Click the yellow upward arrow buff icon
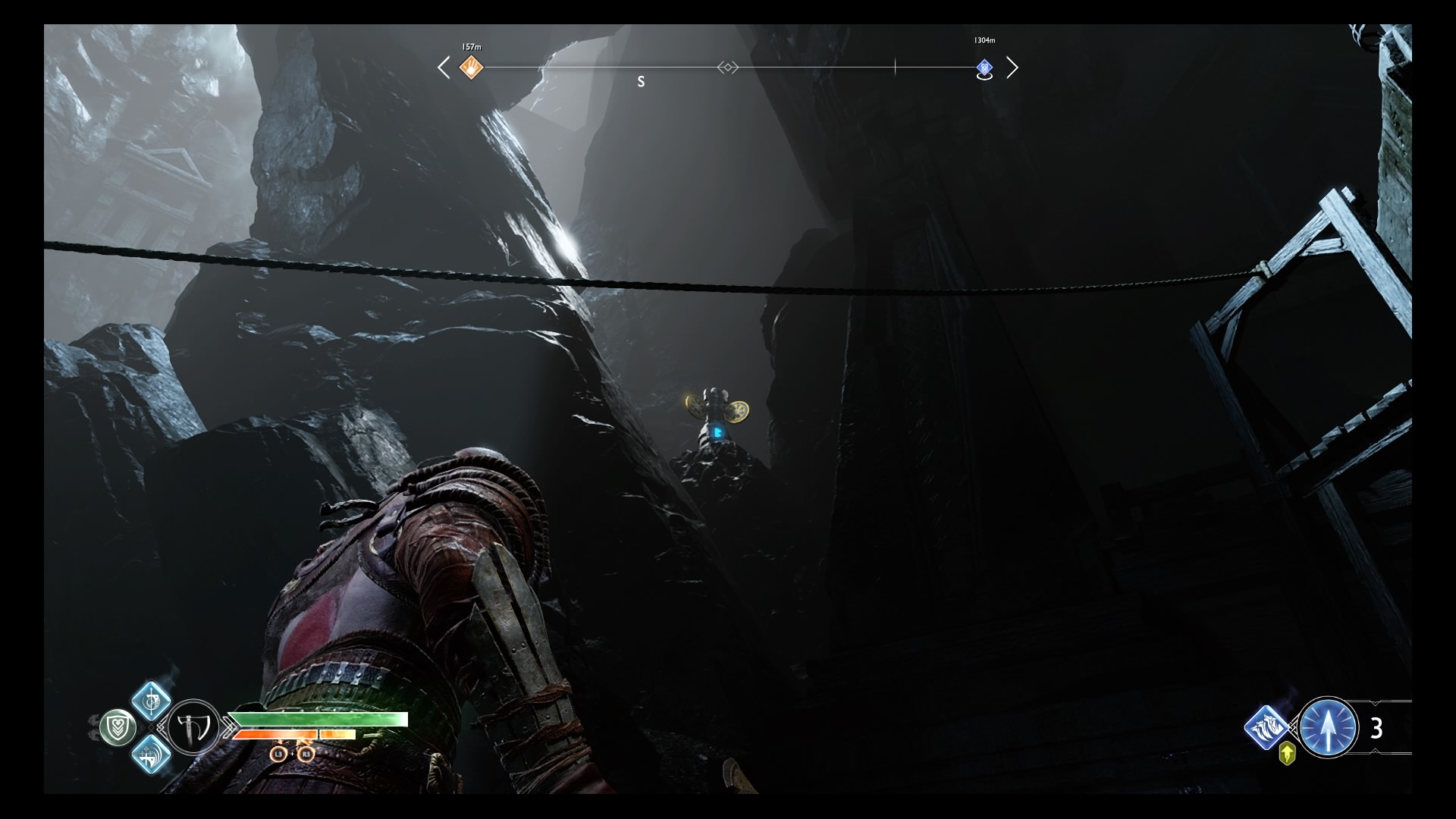This screenshot has height=819, width=1456. tap(1287, 754)
